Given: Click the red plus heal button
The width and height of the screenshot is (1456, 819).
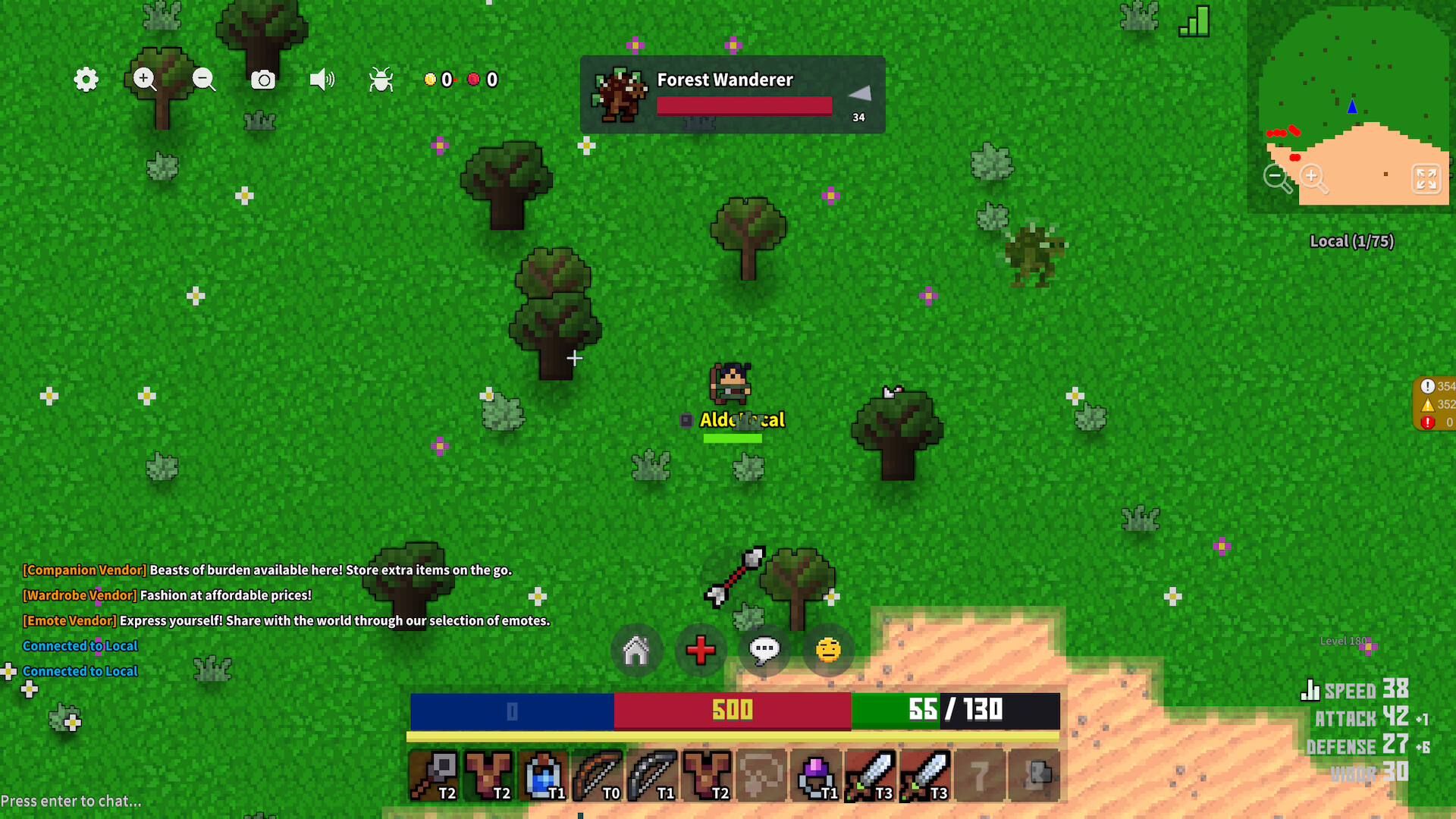Looking at the screenshot, I should [701, 650].
